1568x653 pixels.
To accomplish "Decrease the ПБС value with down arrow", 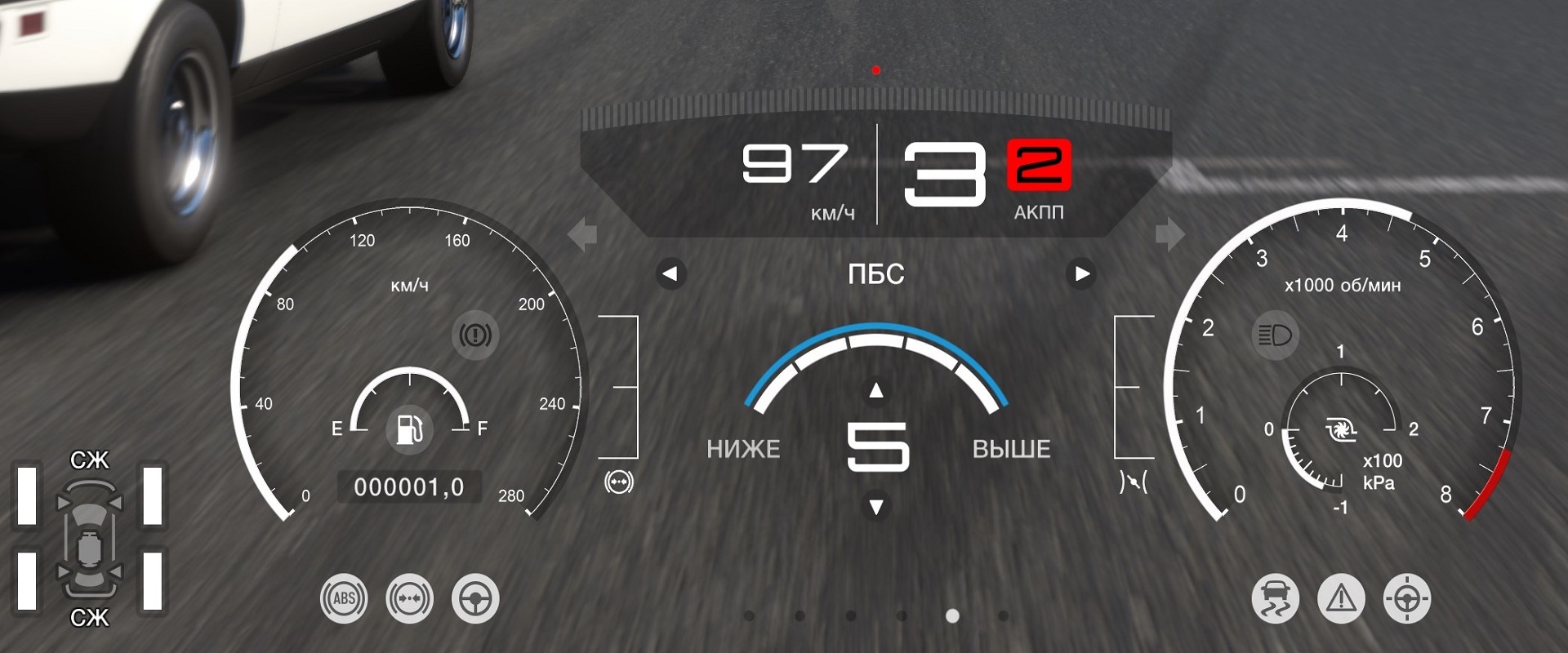I will [x=876, y=507].
